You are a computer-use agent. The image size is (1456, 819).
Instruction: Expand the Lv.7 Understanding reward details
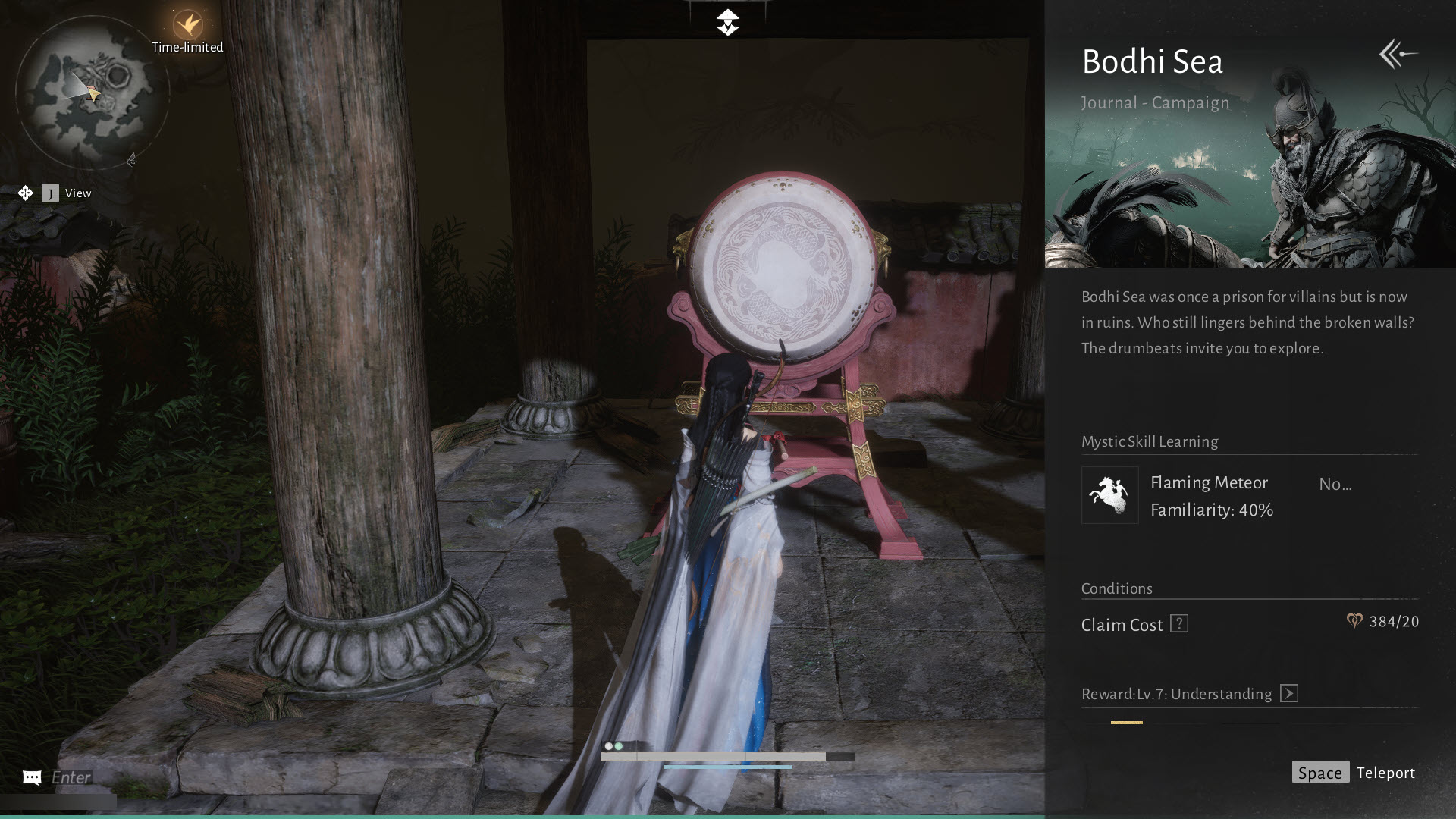(x=1288, y=694)
